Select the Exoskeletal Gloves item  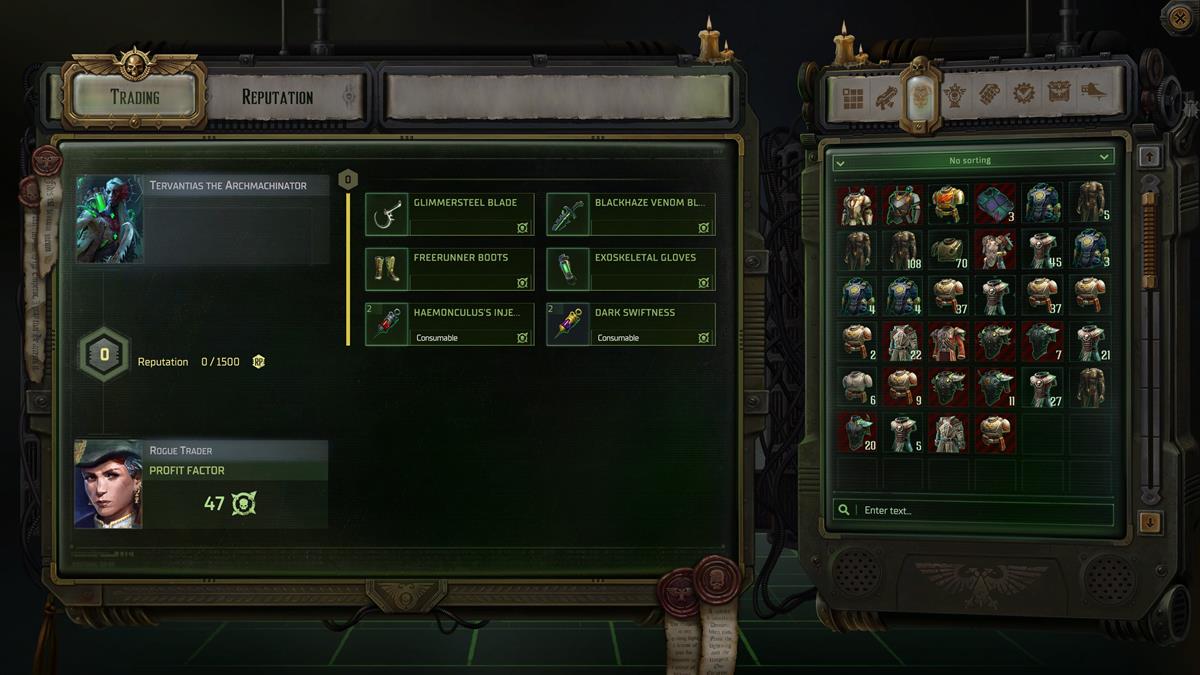coord(631,269)
